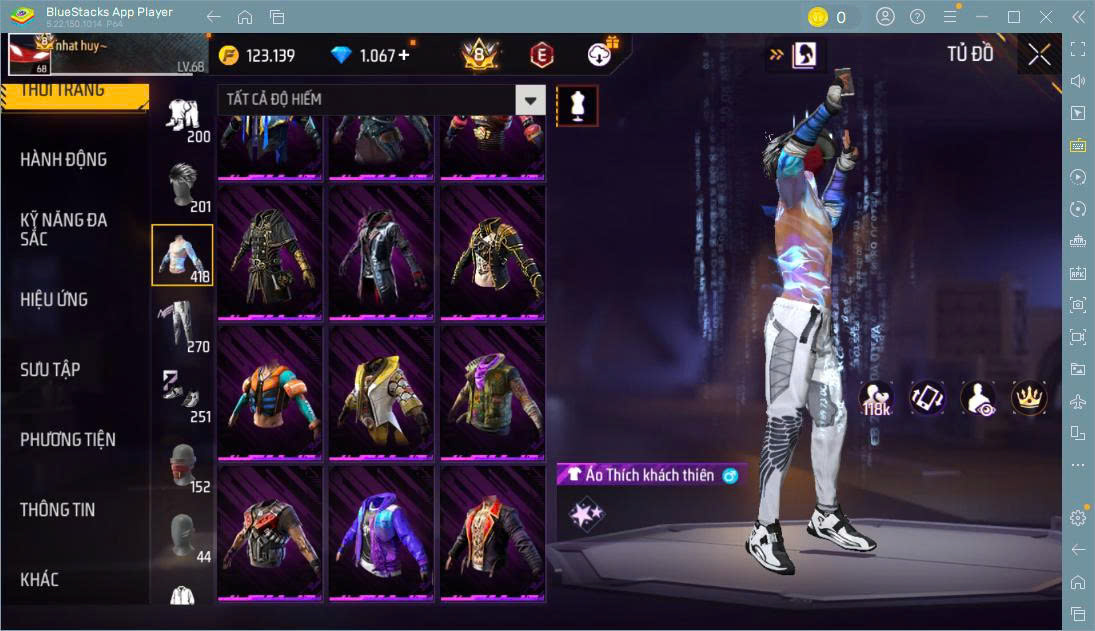Choose the hairstyle subcategory with 201 items
Viewport: 1095px width, 631px height.
(x=182, y=187)
